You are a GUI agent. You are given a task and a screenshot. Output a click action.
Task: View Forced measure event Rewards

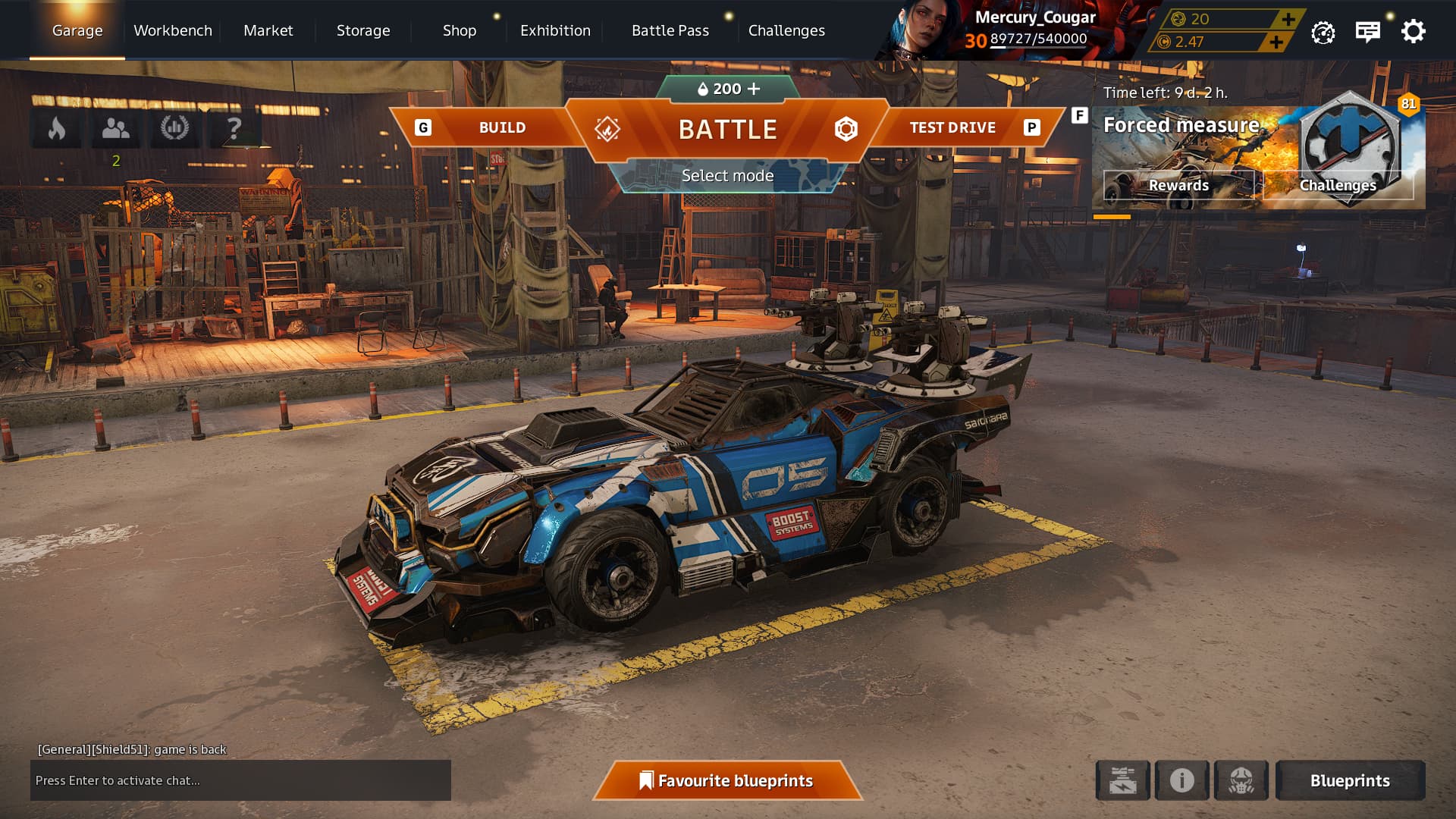[x=1178, y=185]
